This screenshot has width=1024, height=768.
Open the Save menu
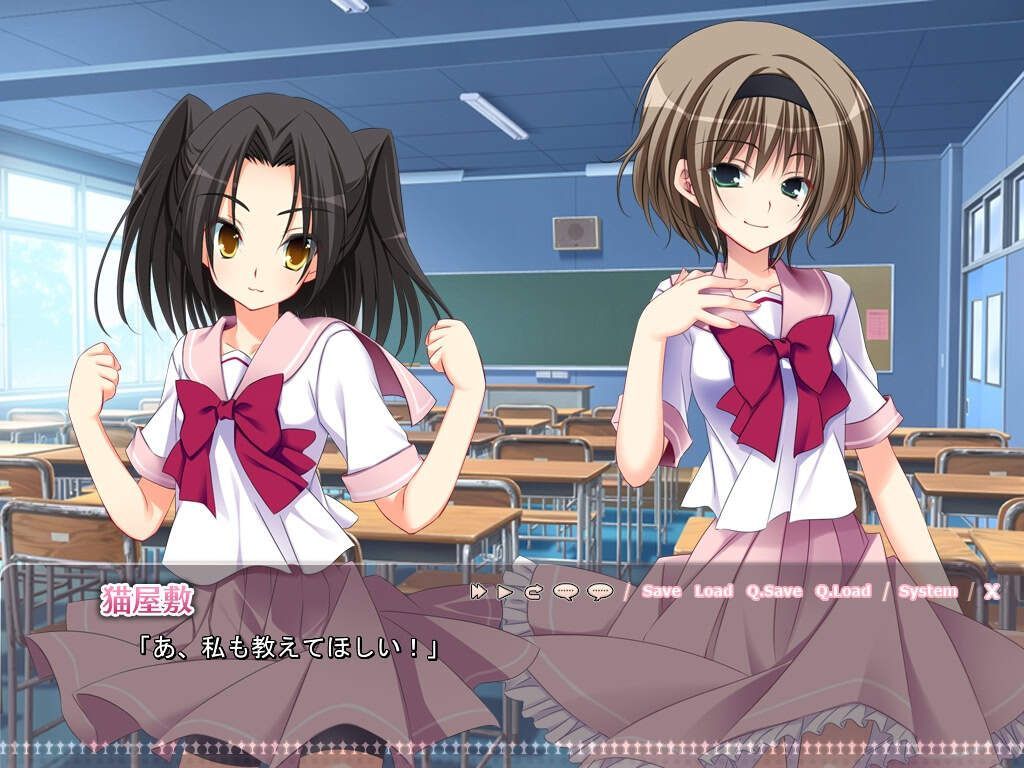tap(661, 591)
